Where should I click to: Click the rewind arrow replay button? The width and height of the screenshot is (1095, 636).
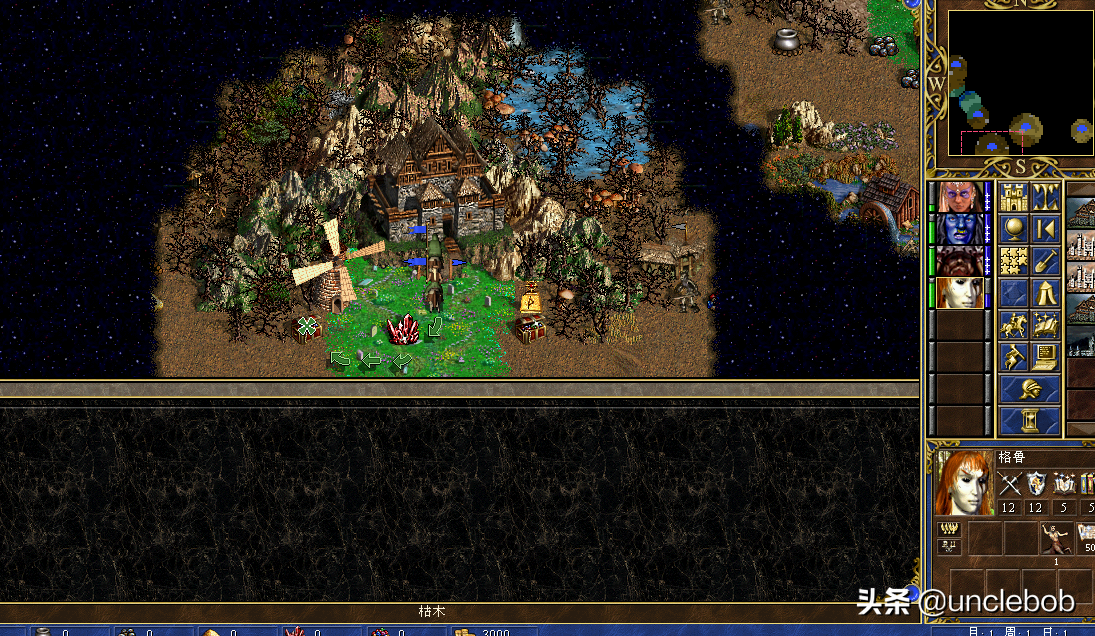pyautogui.click(x=1046, y=229)
